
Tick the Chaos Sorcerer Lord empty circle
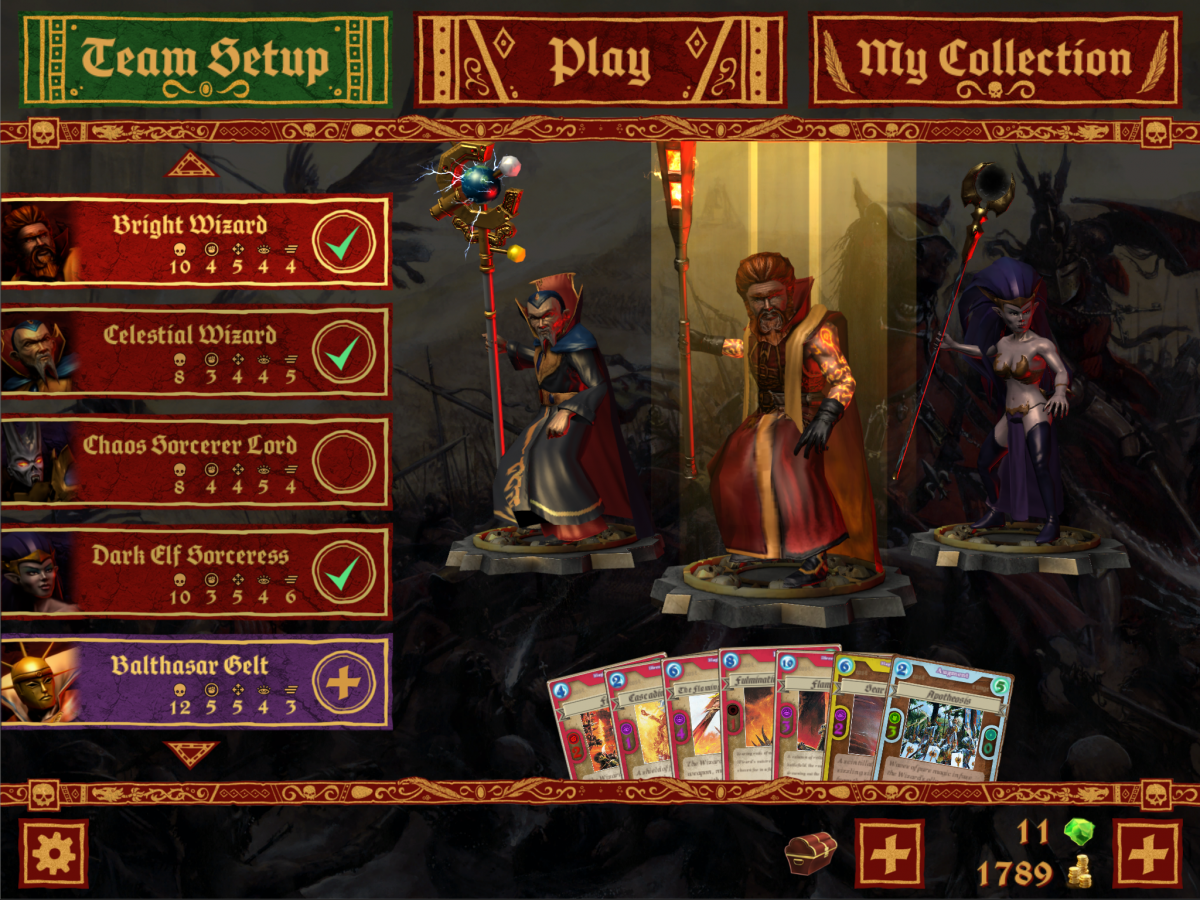coord(343,461)
